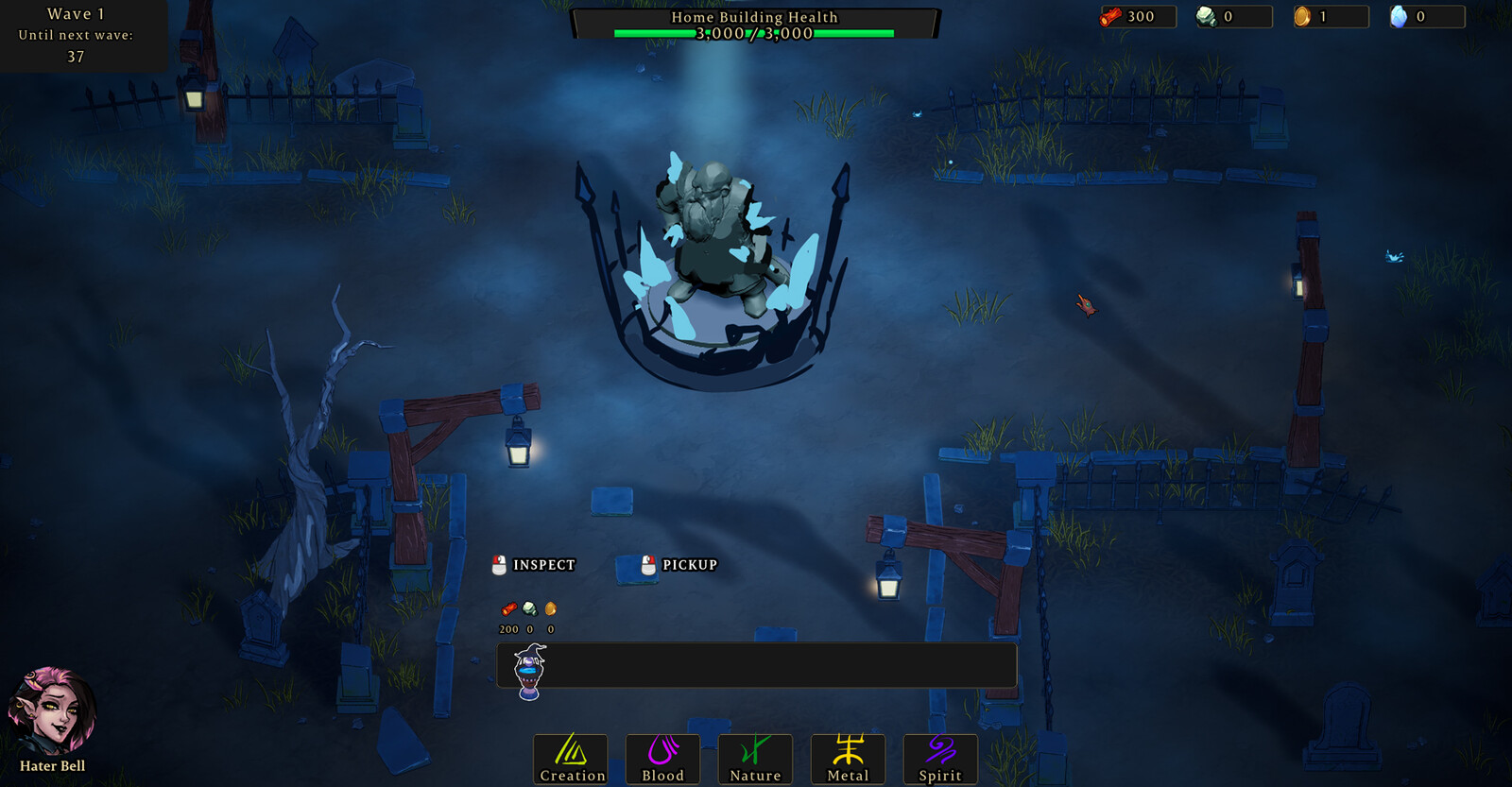Select the wizard-hat tower in the build bar
This screenshot has width=1512, height=787.
[529, 670]
